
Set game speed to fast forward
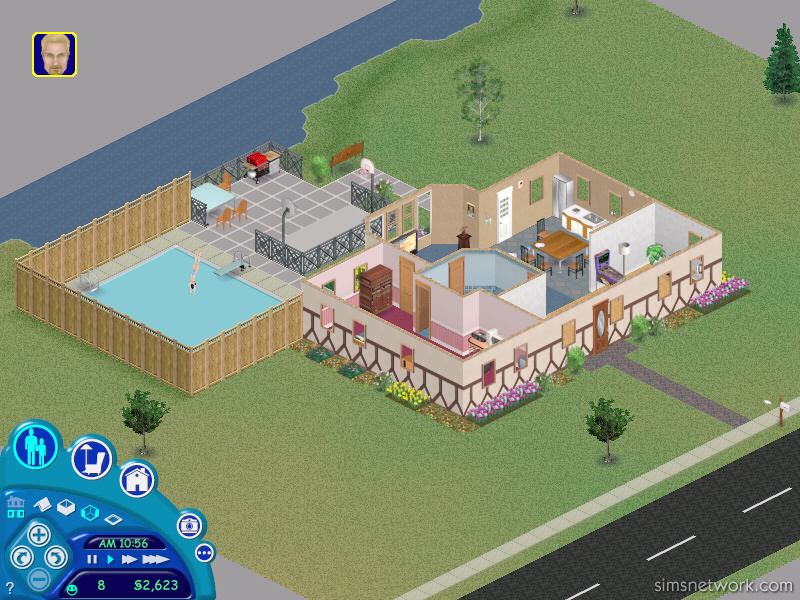[128, 559]
